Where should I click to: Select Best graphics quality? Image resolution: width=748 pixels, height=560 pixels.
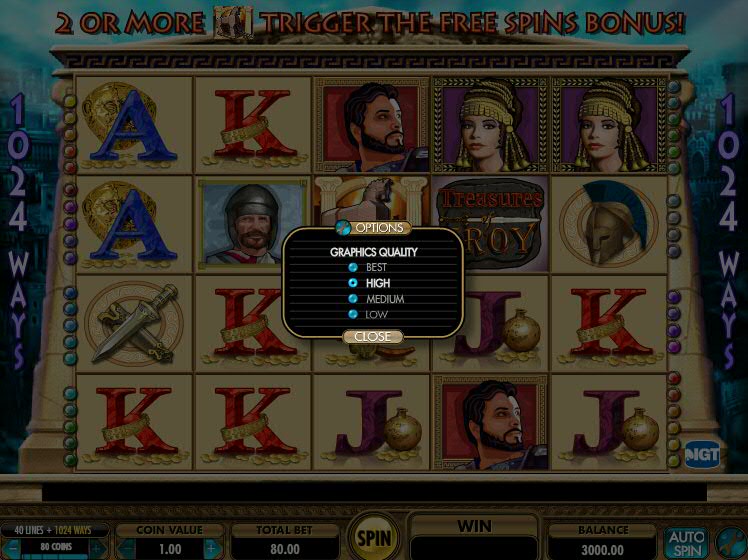pyautogui.click(x=353, y=268)
